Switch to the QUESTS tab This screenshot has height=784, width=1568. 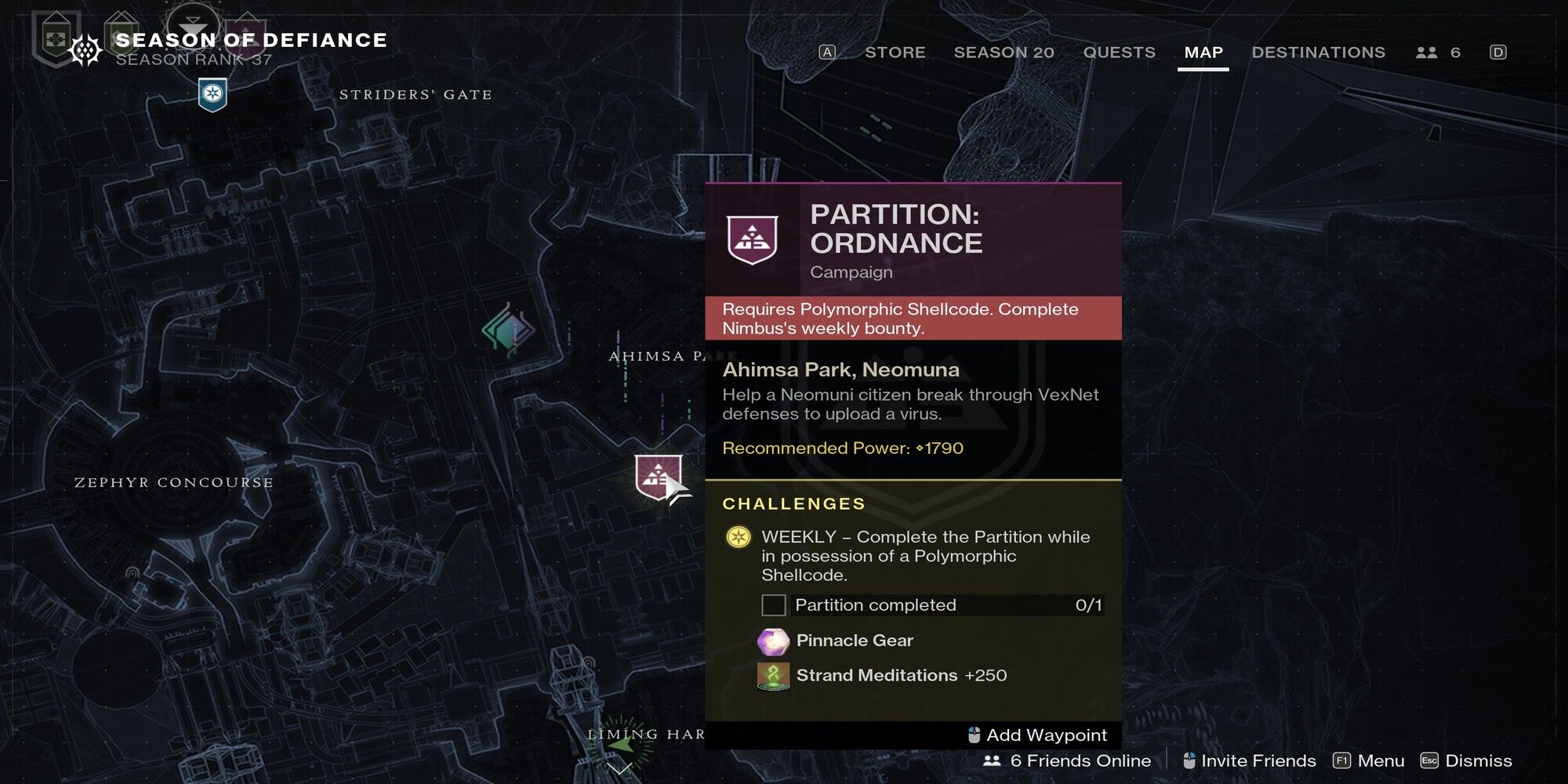coord(1119,53)
